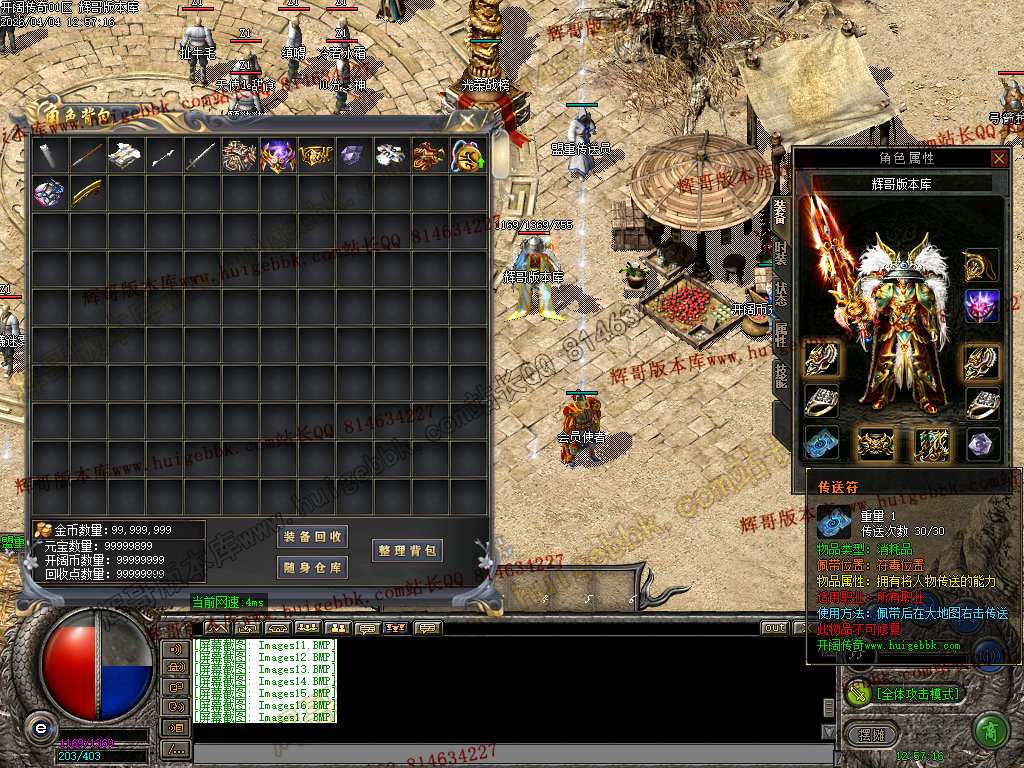Click the out button above the chat
The image size is (1024, 768).
click(774, 628)
